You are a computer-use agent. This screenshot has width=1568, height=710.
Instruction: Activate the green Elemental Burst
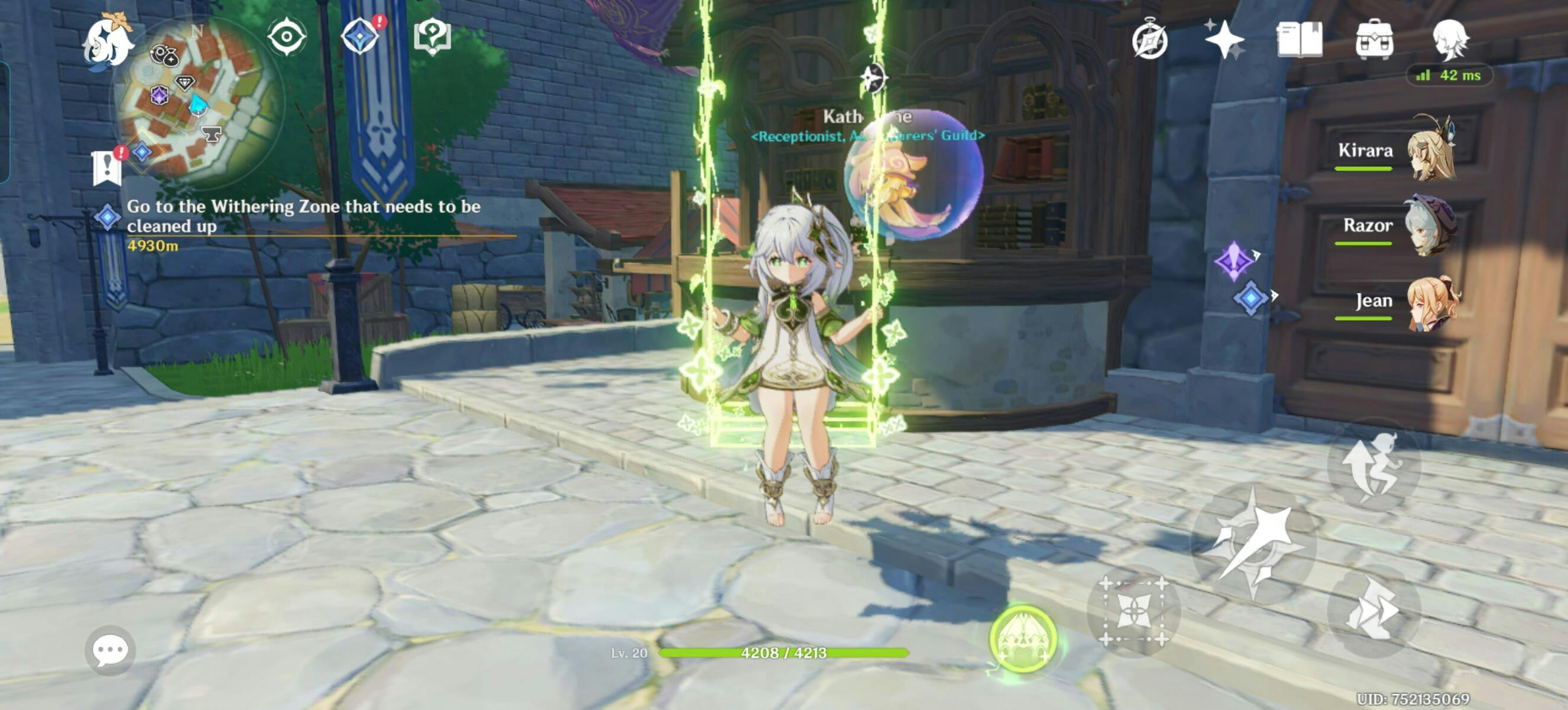[x=1023, y=640]
